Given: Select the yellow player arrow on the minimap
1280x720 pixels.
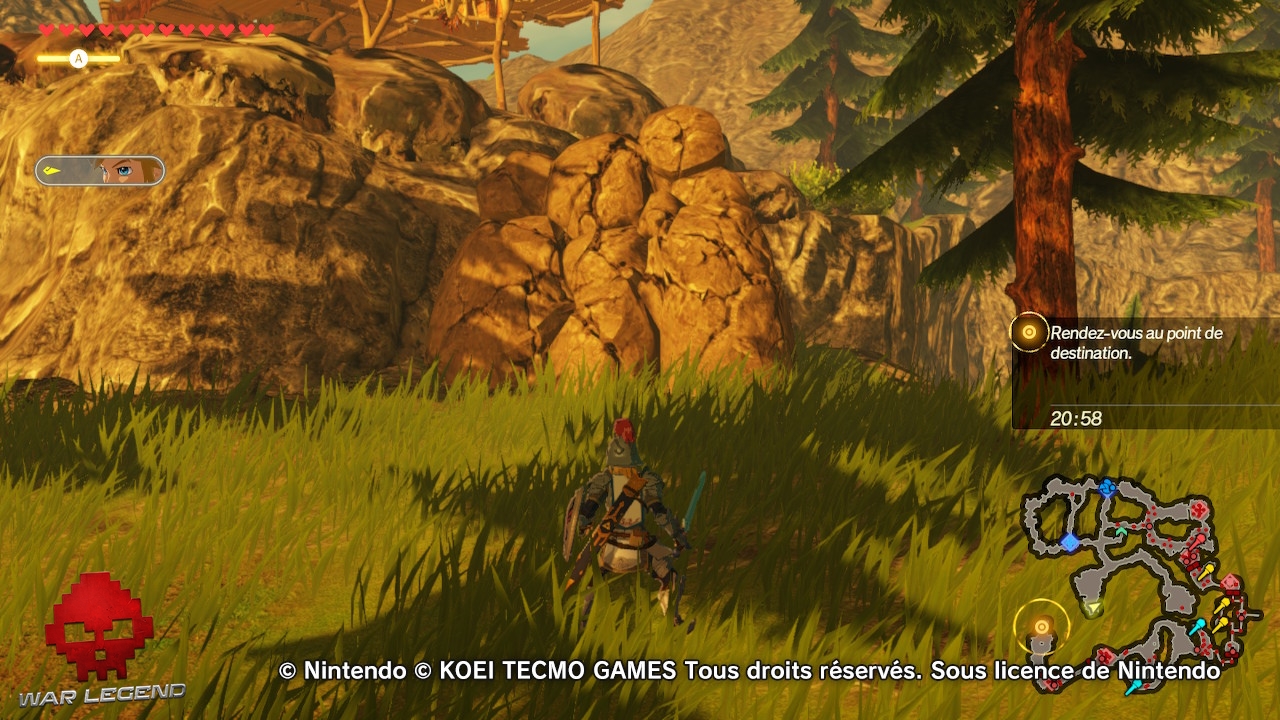Looking at the screenshot, I should coord(1094,607).
